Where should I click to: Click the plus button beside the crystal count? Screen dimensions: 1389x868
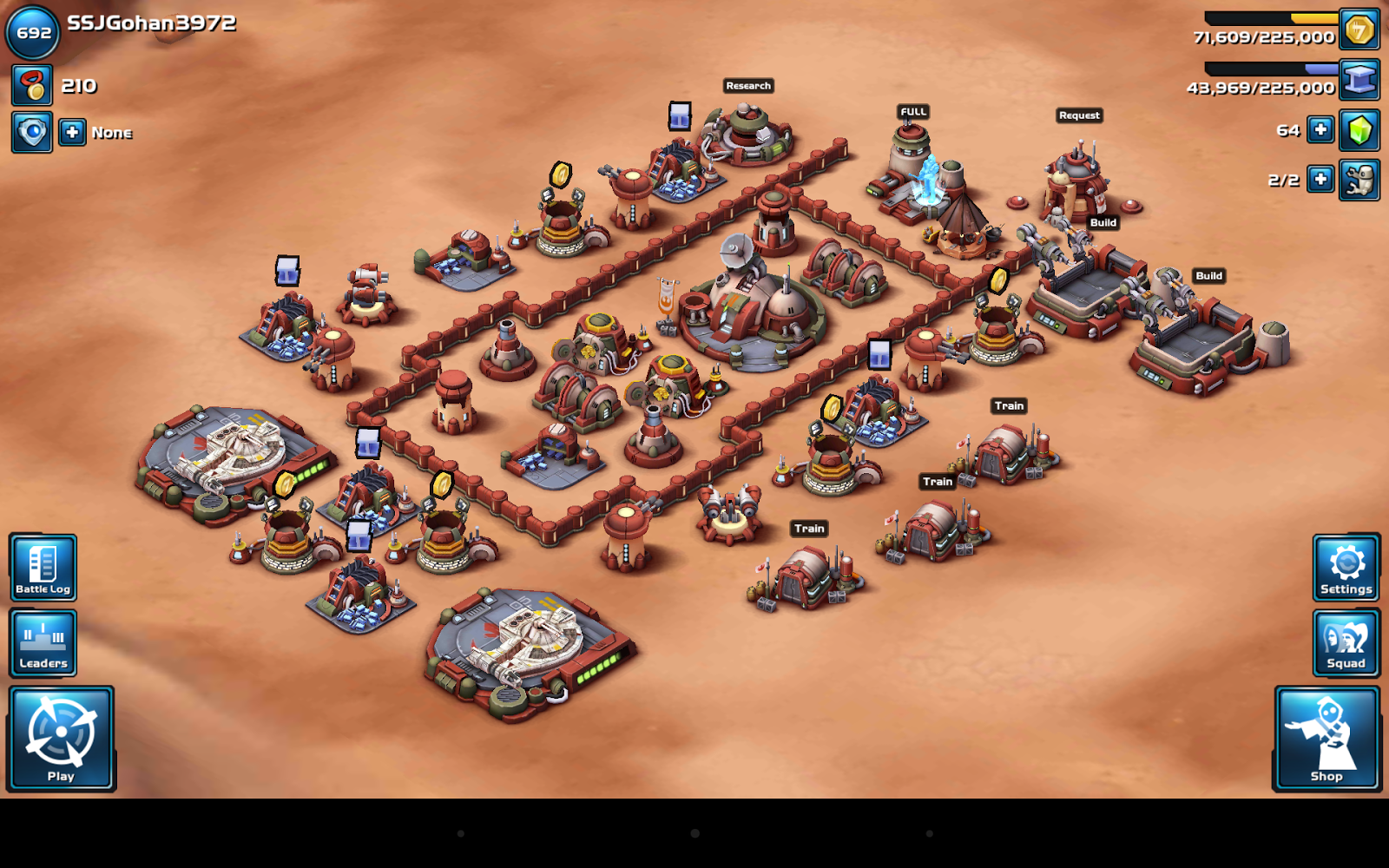pyautogui.click(x=1320, y=129)
